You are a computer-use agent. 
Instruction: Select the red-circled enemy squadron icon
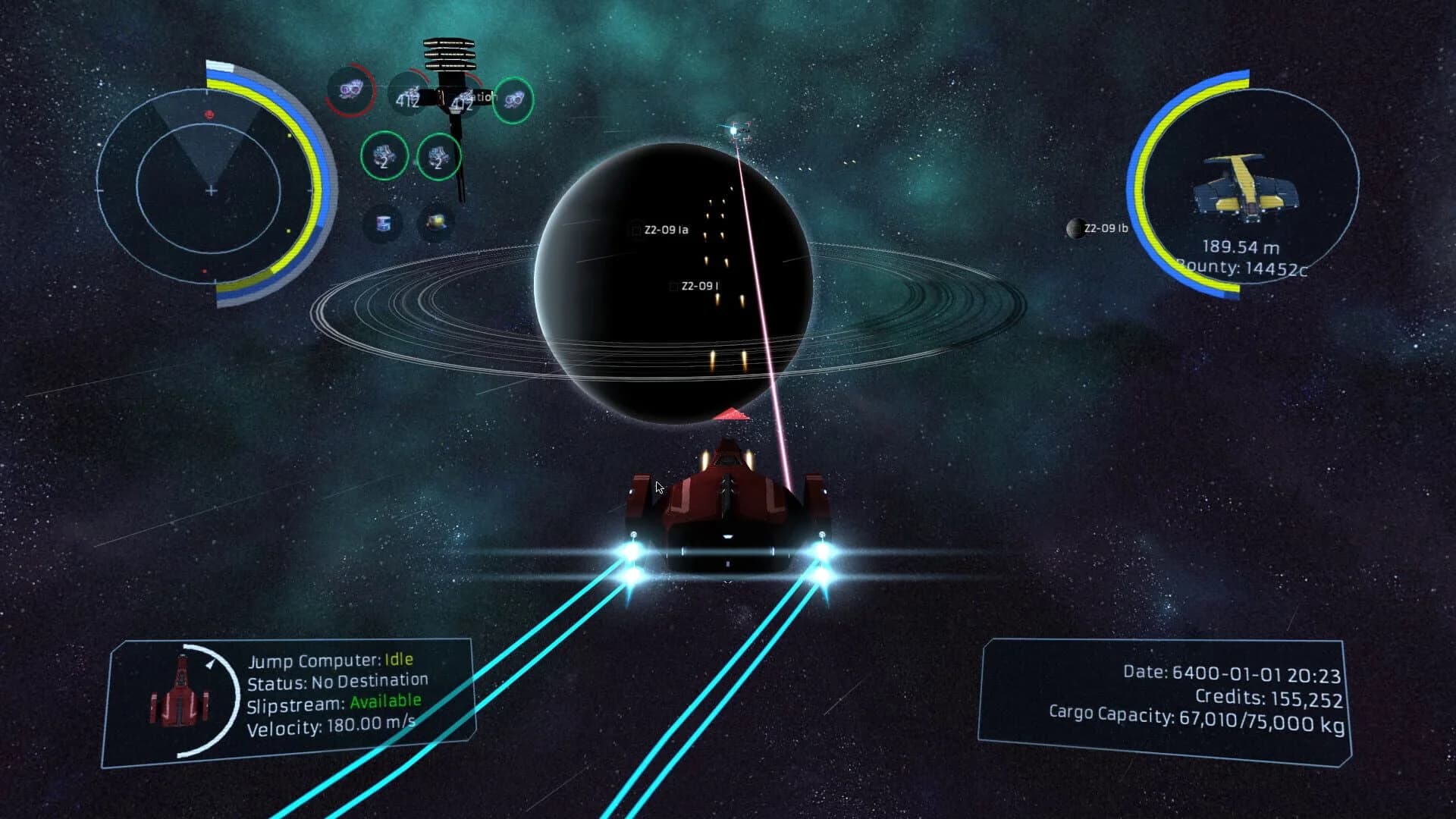350,91
